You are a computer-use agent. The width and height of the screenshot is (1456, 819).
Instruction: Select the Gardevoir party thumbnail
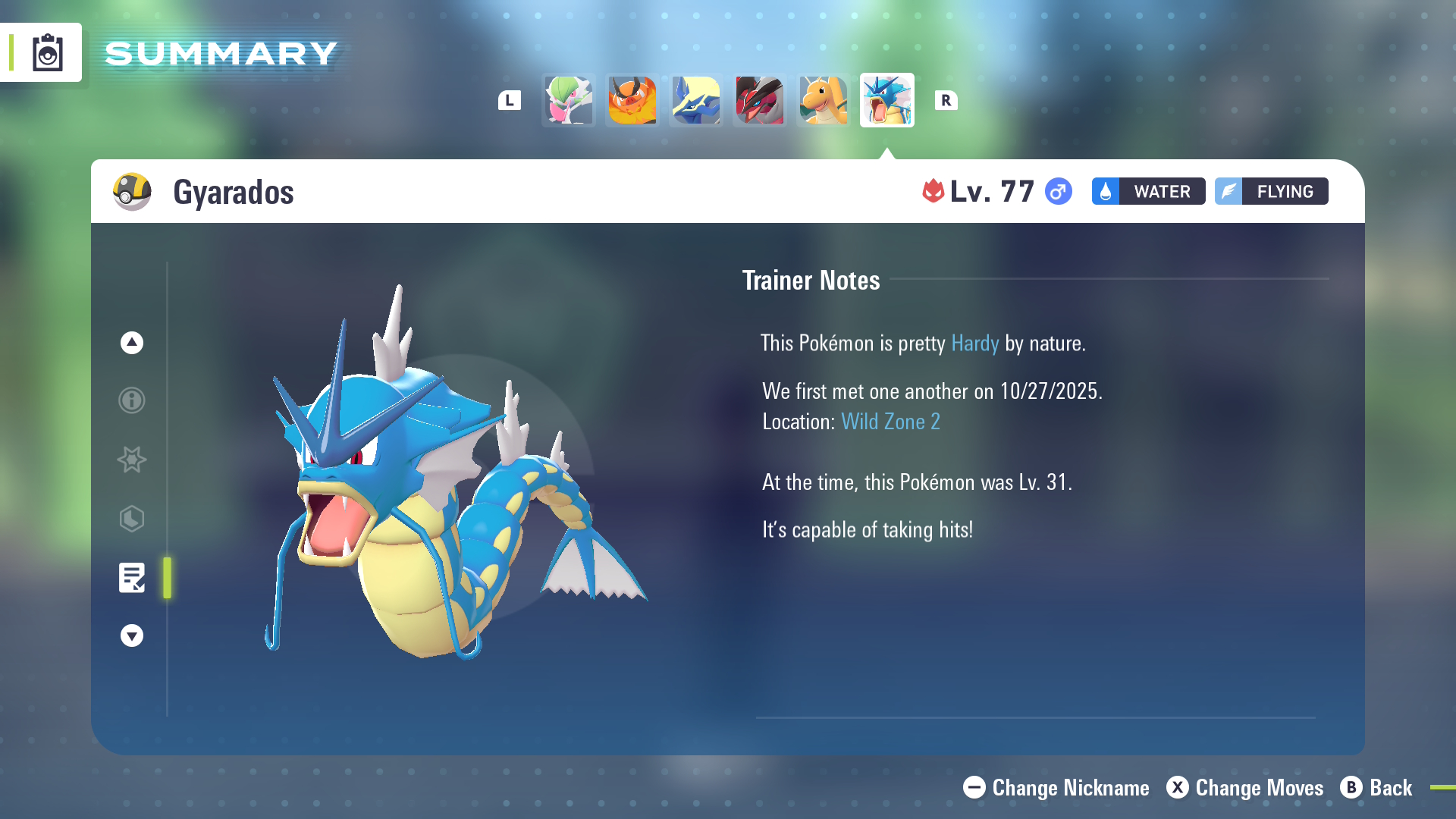coord(568,99)
